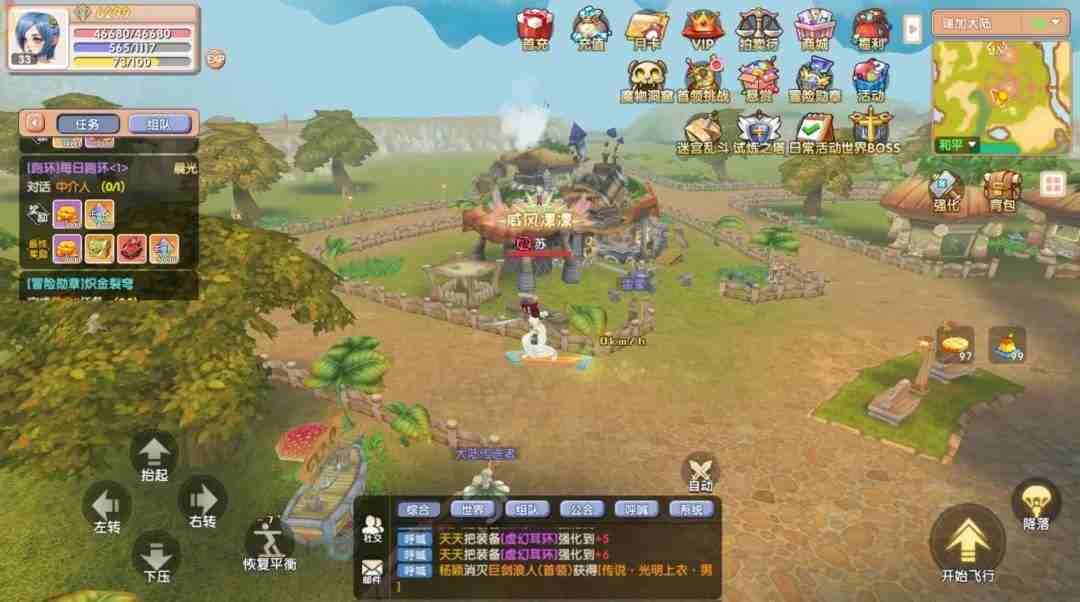The height and width of the screenshot is (602, 1080).
Task: Tap the 开始飞行 start flying button
Action: (x=967, y=546)
